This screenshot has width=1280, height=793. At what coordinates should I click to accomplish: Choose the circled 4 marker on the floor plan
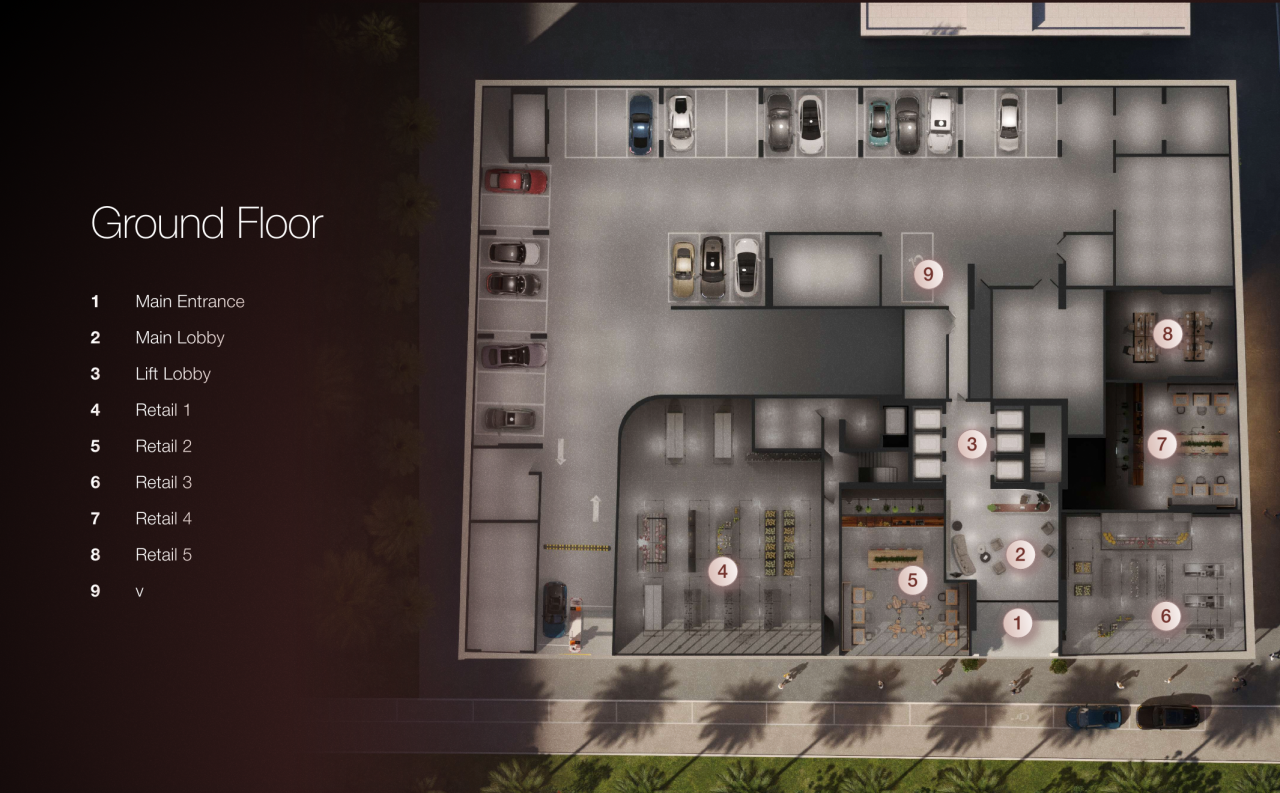722,572
